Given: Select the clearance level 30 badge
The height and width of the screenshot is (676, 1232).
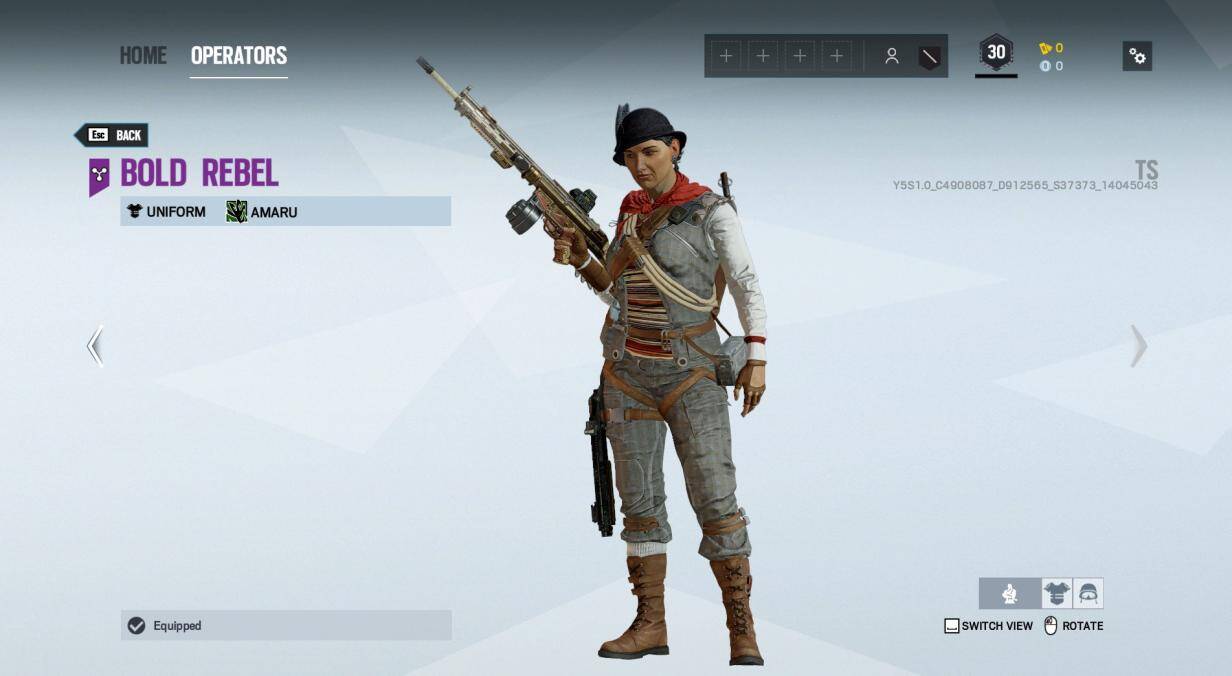Looking at the screenshot, I should click(996, 54).
